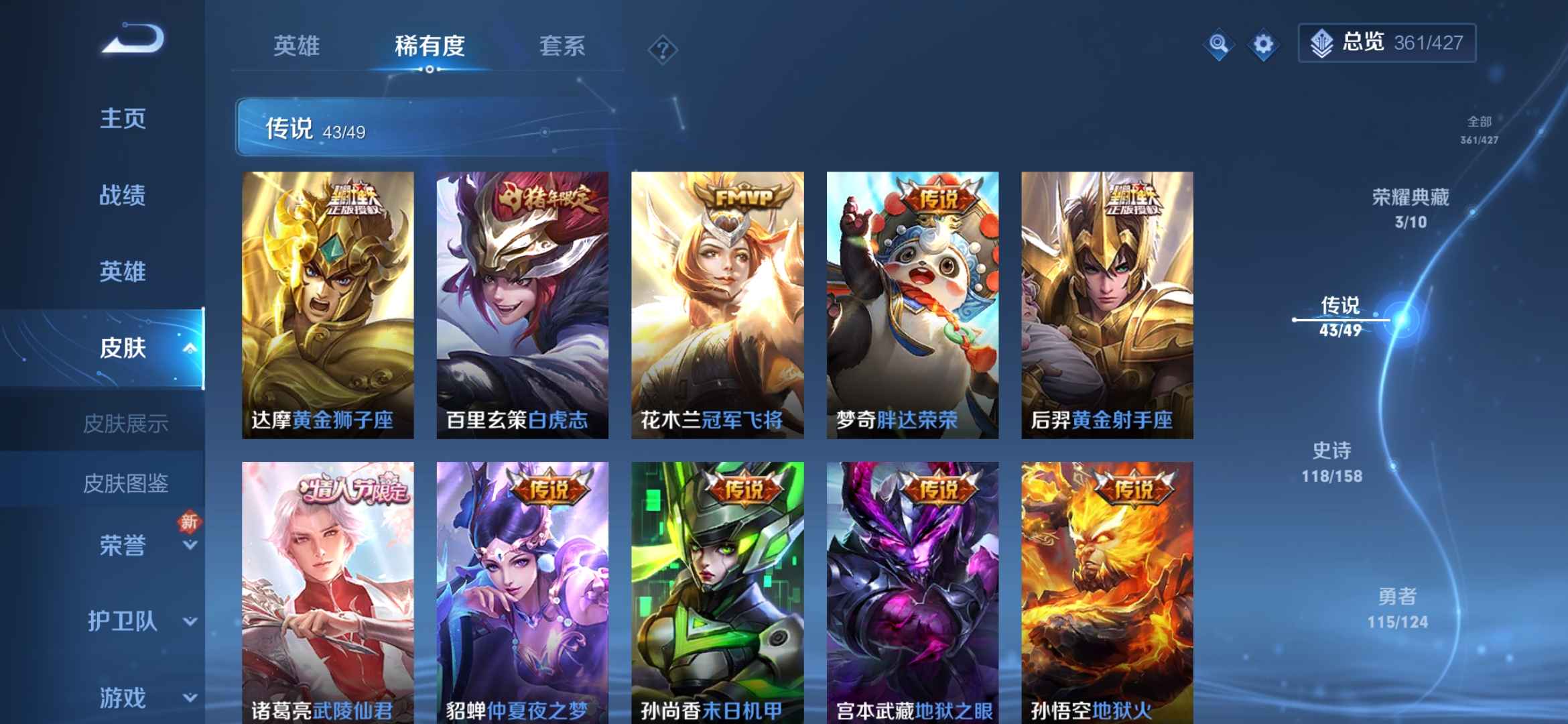Switch to the 英雄 tab
This screenshot has width=1568, height=724.
(298, 47)
